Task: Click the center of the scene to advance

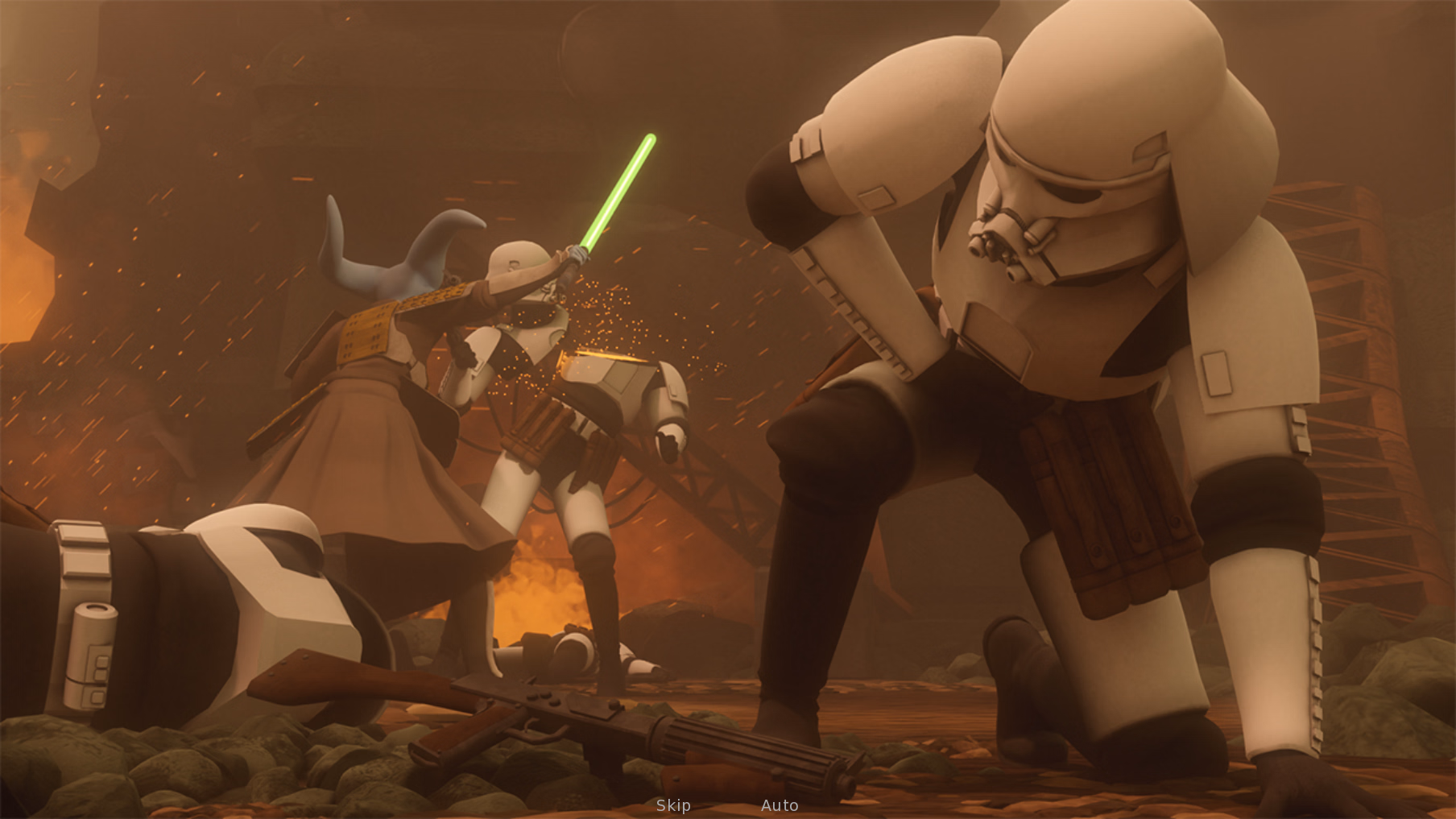Action: [728, 409]
